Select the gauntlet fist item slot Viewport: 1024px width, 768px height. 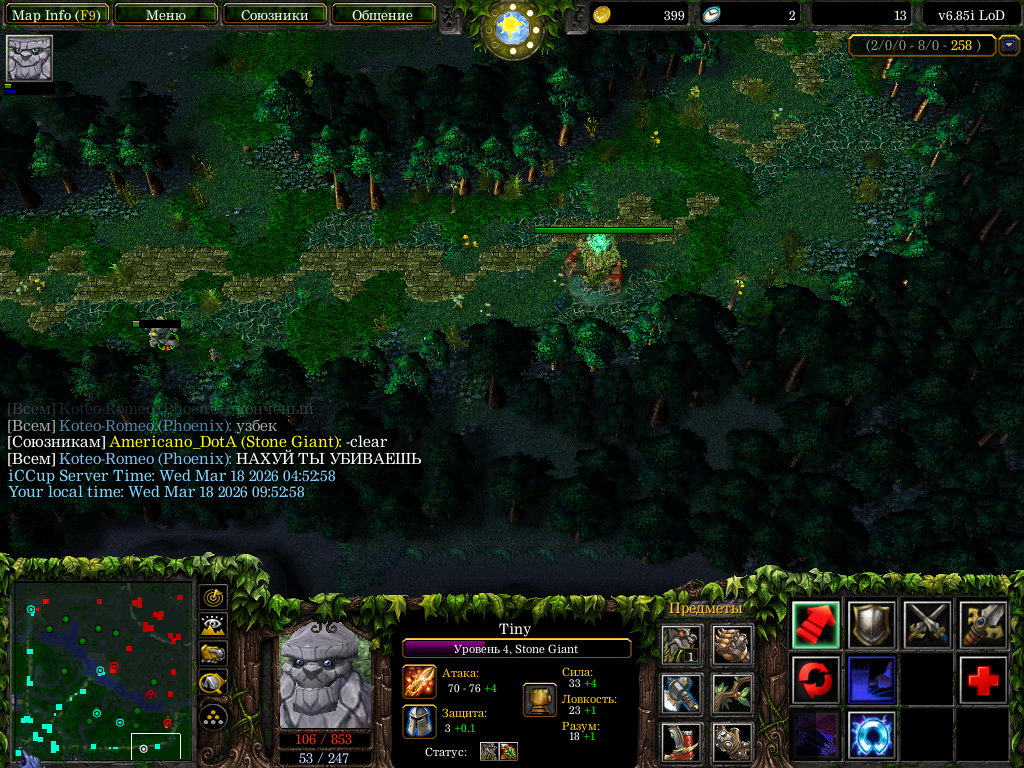click(x=732, y=645)
